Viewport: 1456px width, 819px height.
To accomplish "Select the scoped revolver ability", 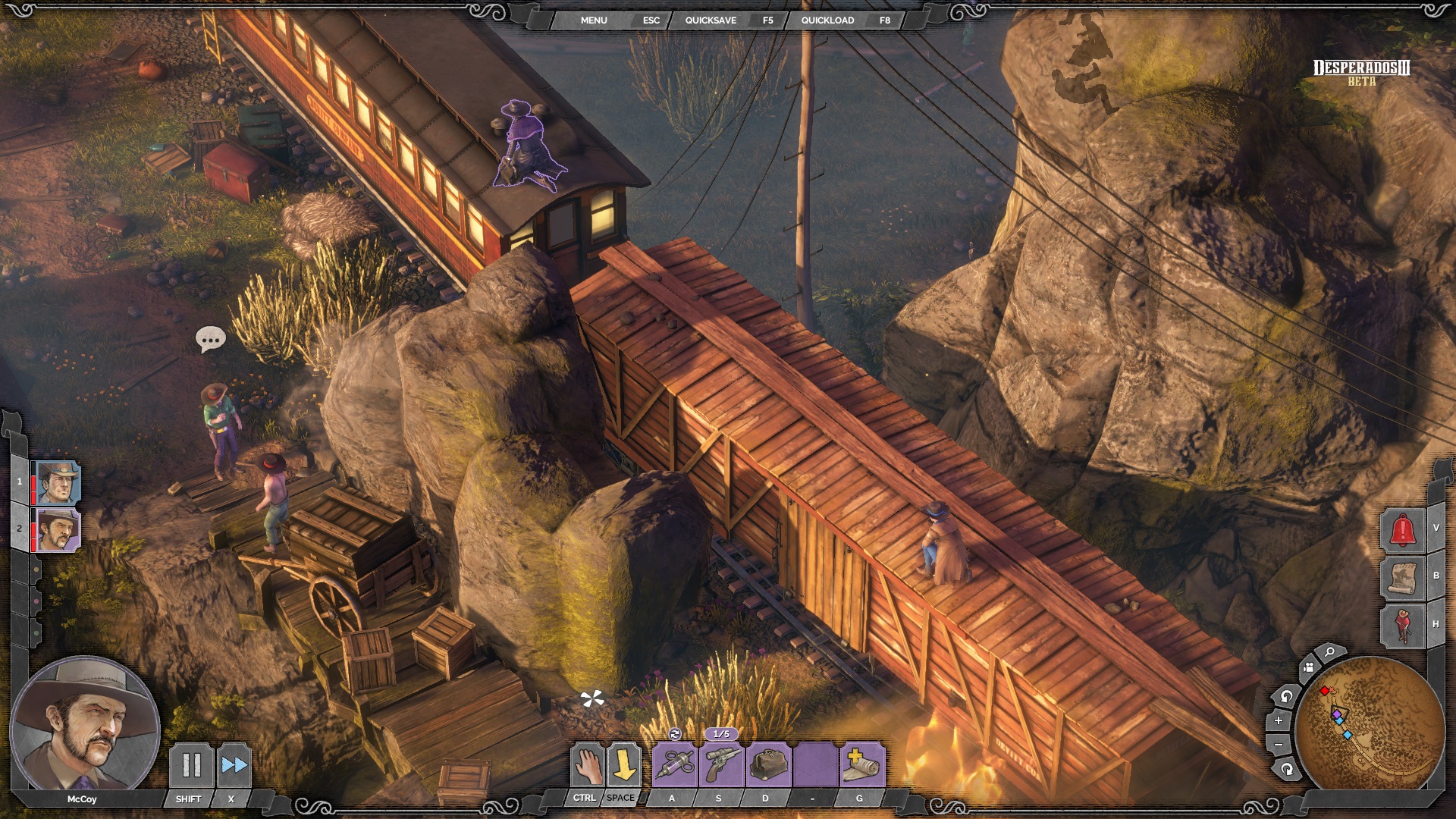I will (x=721, y=764).
